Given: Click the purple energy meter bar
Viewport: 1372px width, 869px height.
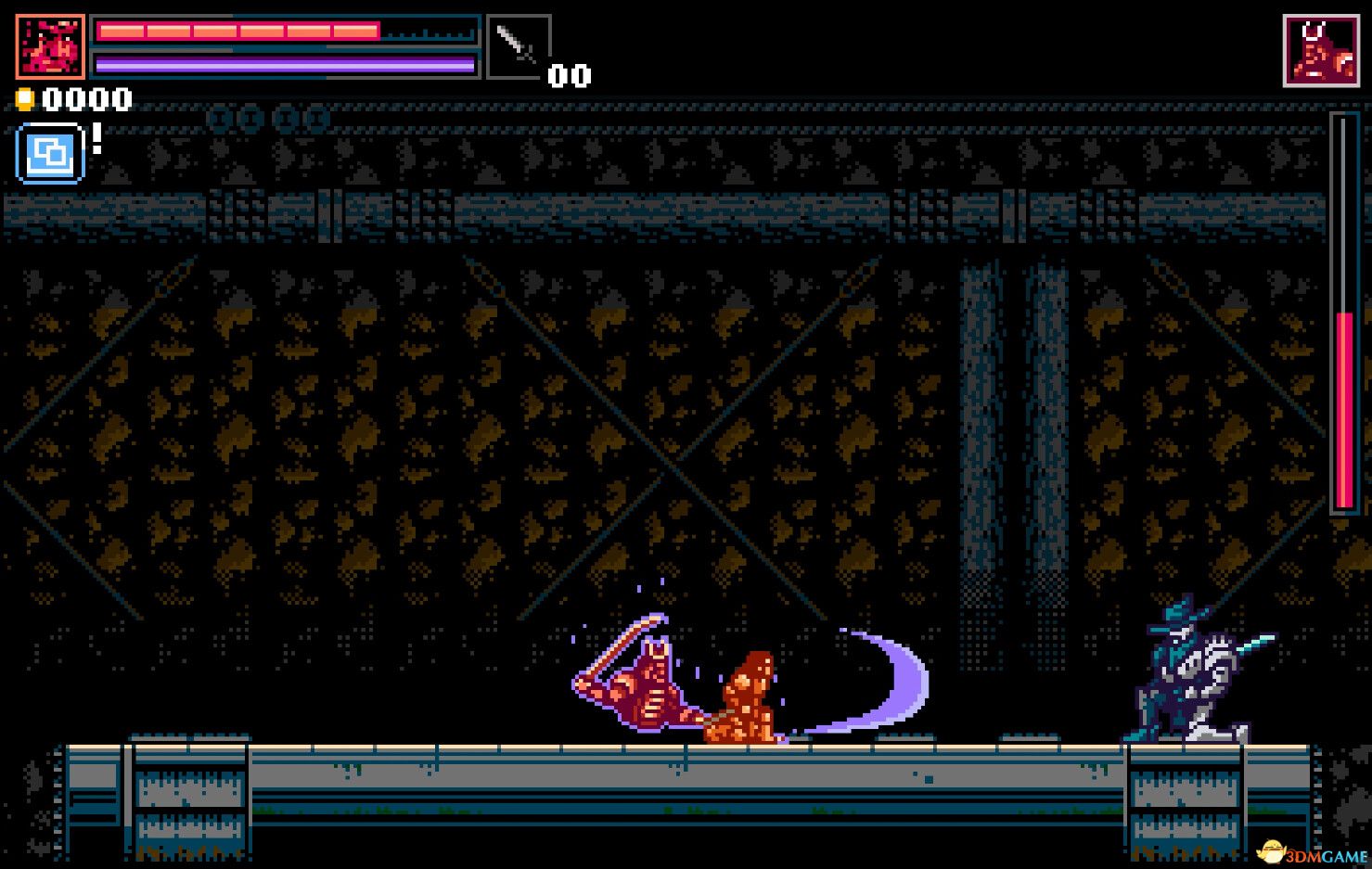Looking at the screenshot, I should point(286,64).
